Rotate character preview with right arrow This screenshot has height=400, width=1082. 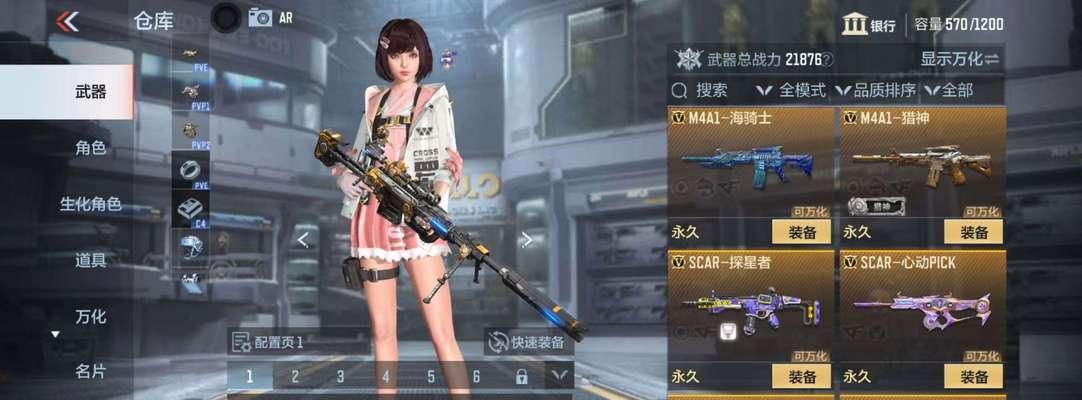527,239
